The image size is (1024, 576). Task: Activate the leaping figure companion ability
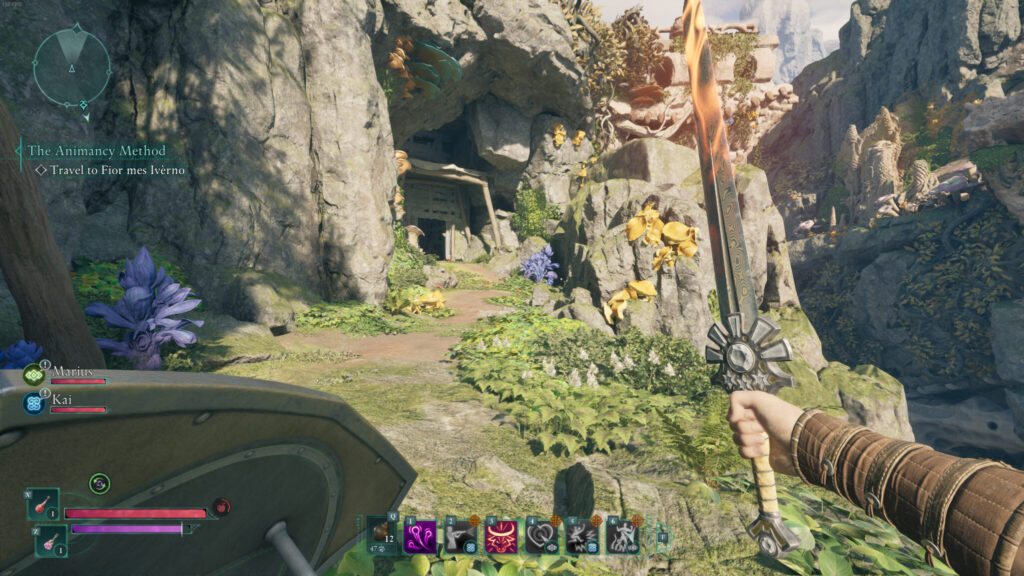[x=582, y=536]
